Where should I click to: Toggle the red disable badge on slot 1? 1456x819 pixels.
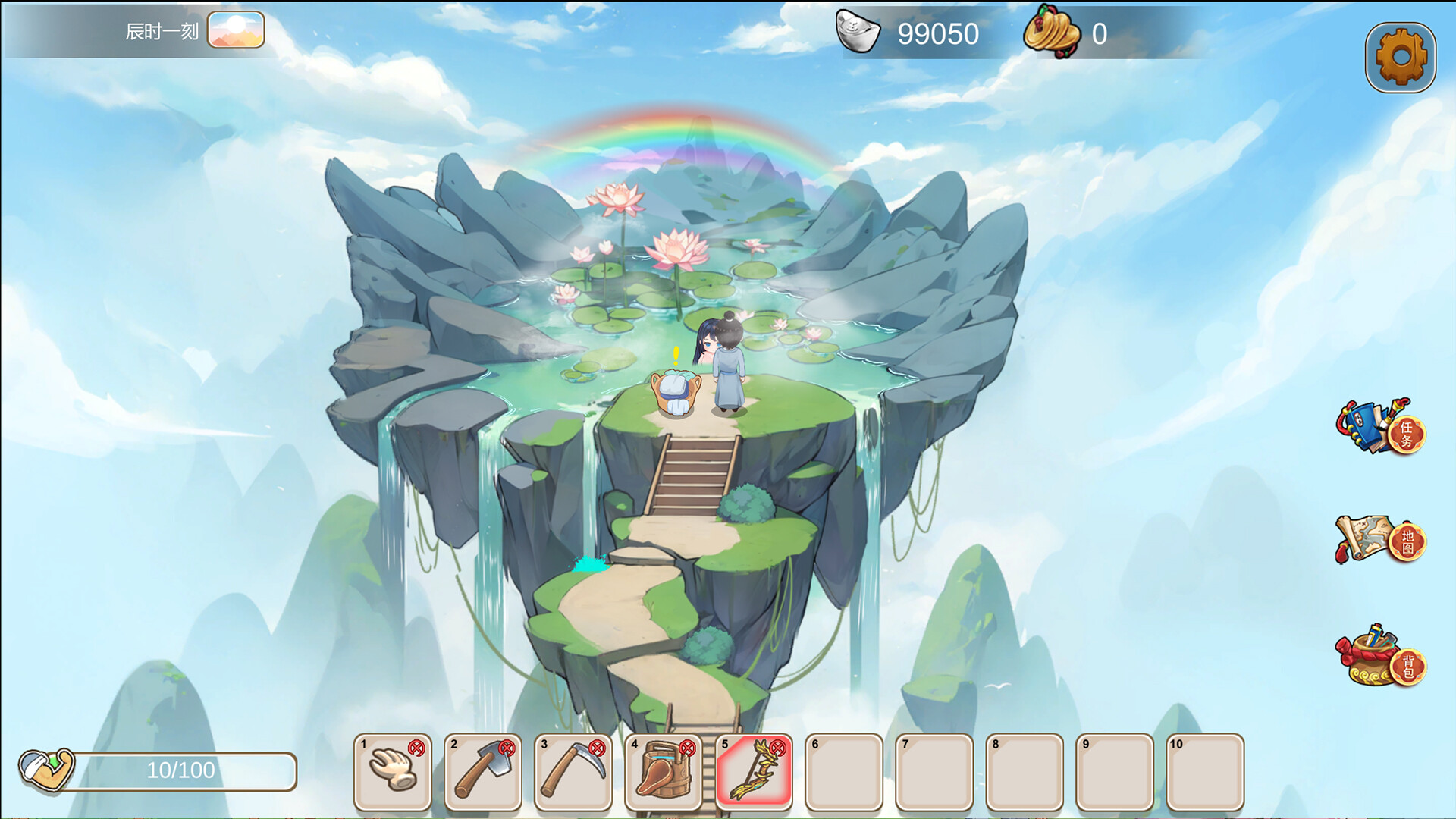point(416,749)
